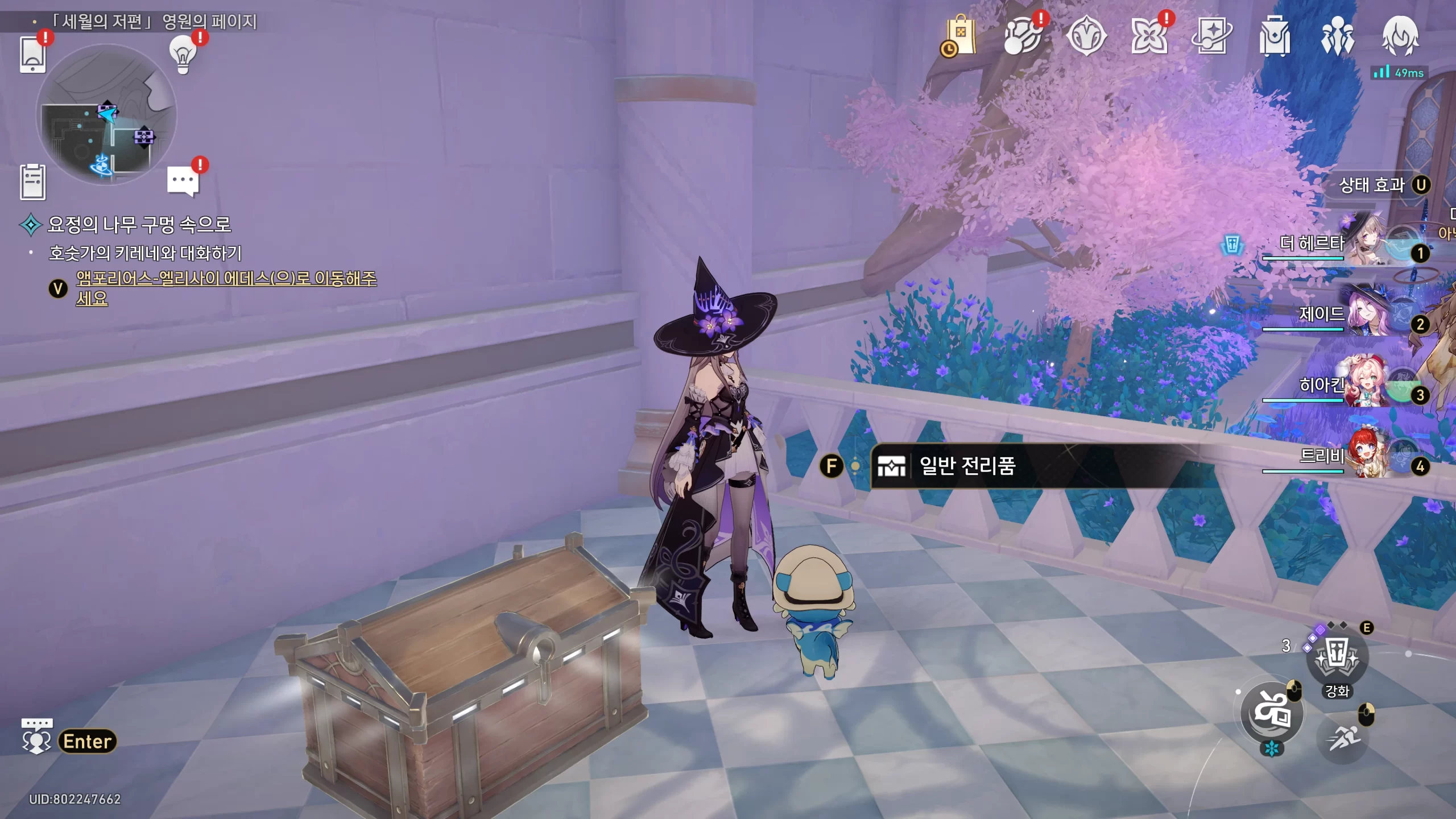1456x819 pixels.
Task: Open the chat speech bubble icon
Action: coord(183,182)
